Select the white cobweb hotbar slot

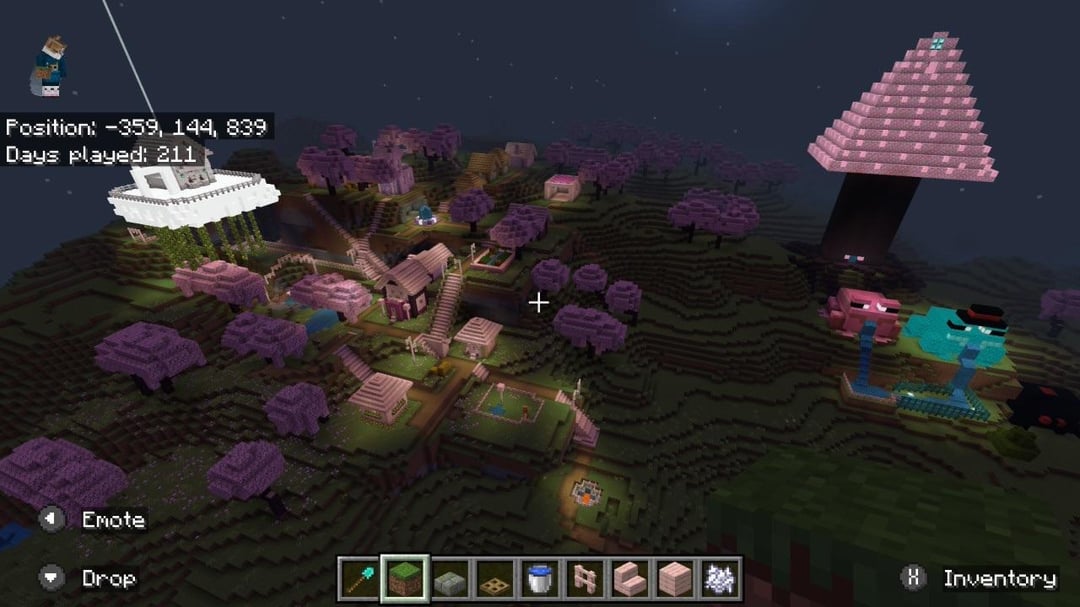pos(719,577)
